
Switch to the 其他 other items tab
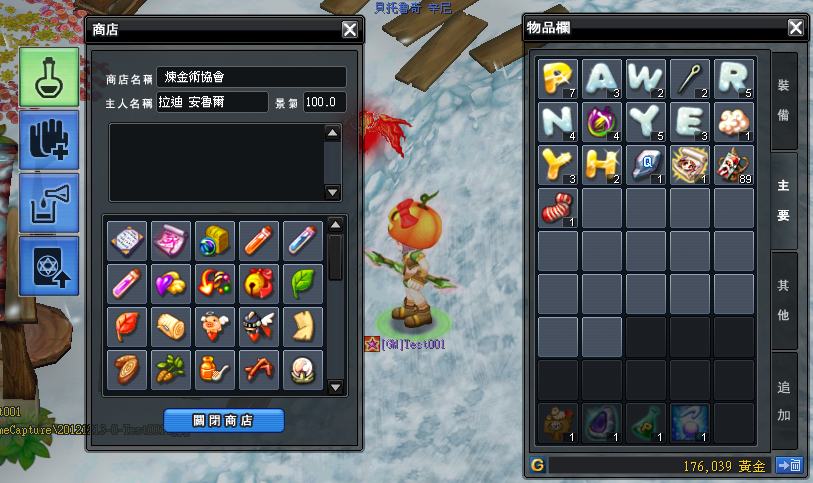click(784, 300)
